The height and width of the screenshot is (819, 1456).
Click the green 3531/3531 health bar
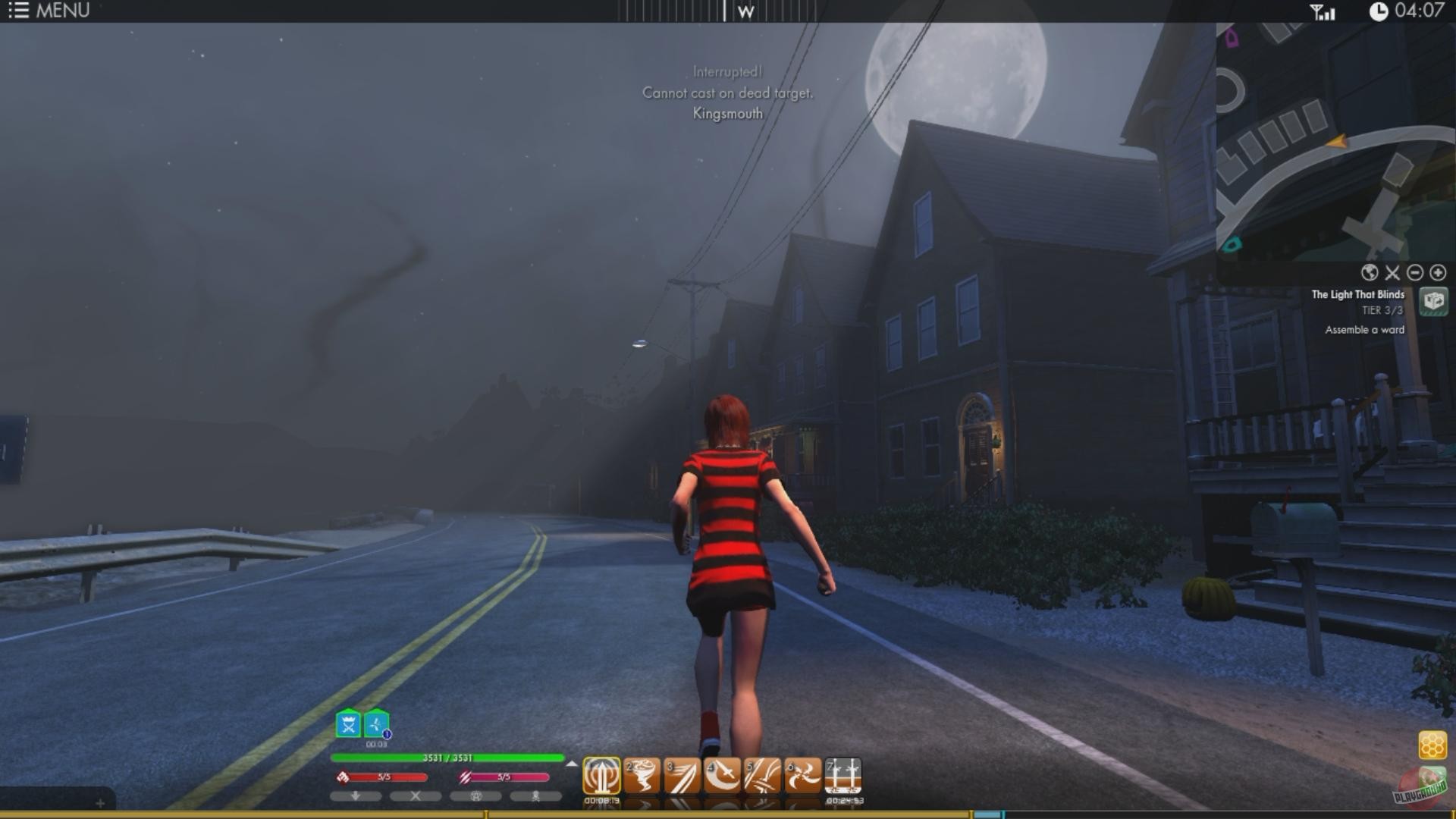(x=447, y=757)
